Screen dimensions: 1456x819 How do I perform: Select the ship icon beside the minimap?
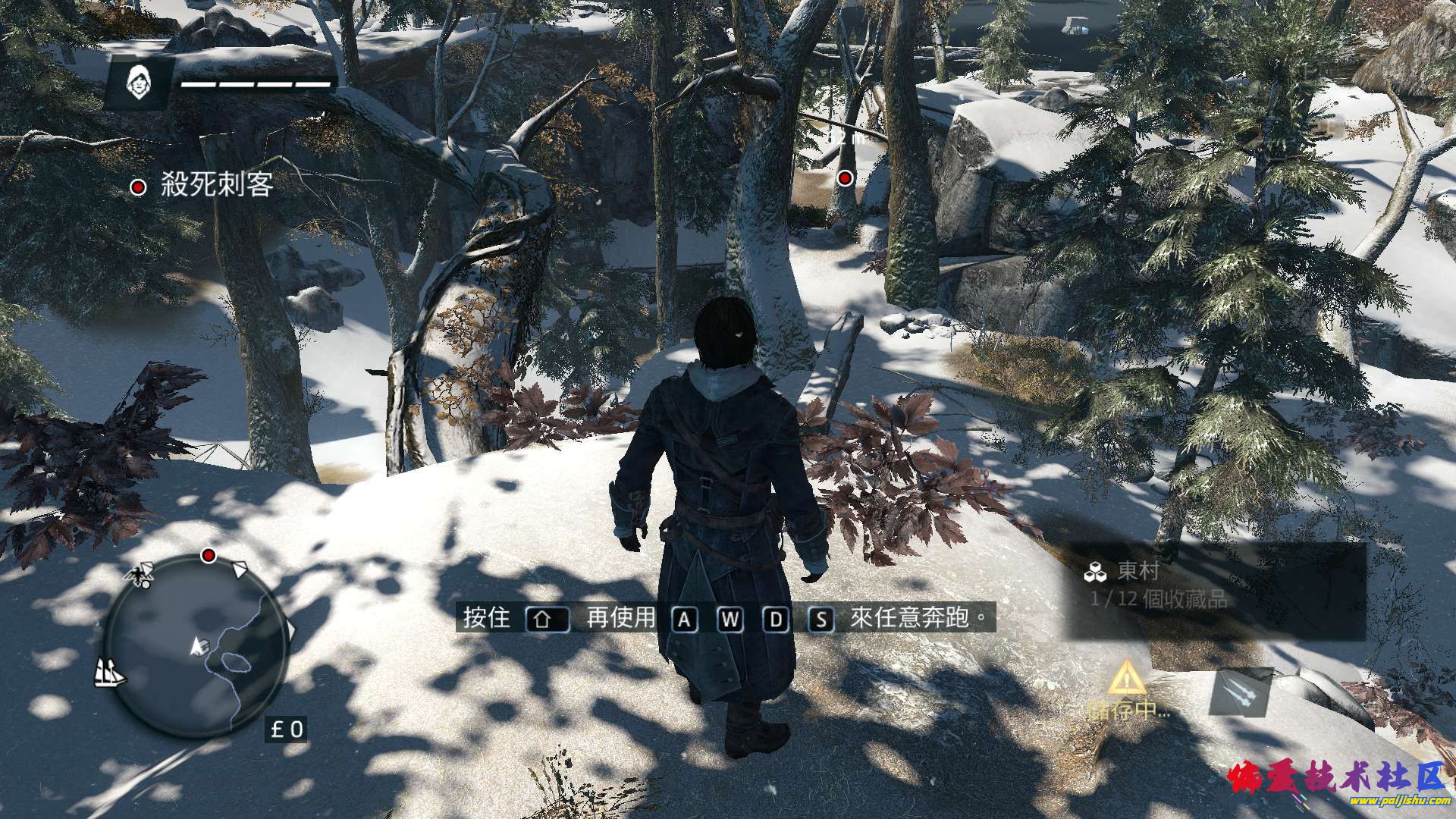click(109, 672)
